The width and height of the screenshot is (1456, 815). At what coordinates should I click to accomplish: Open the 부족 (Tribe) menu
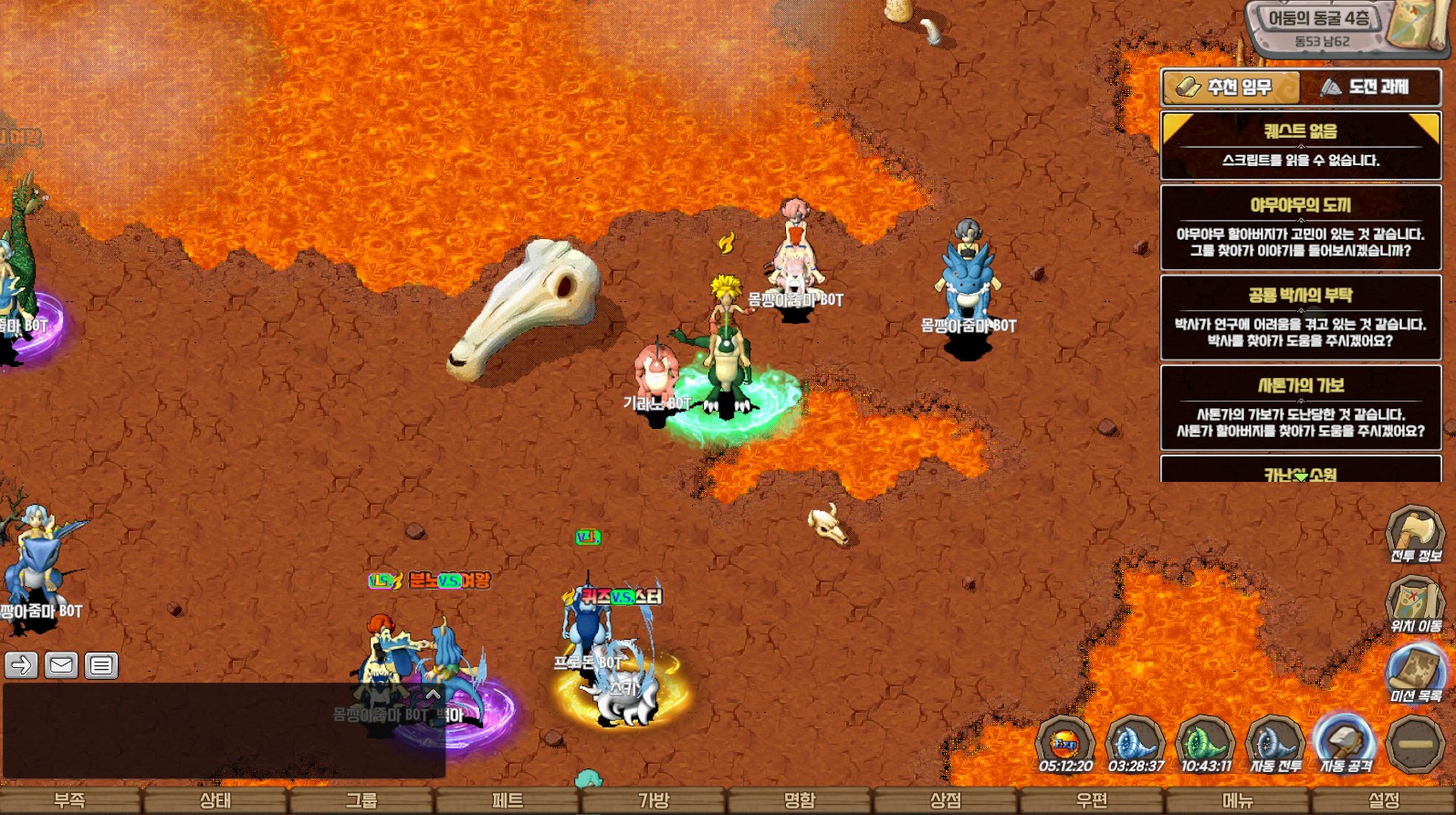70,800
